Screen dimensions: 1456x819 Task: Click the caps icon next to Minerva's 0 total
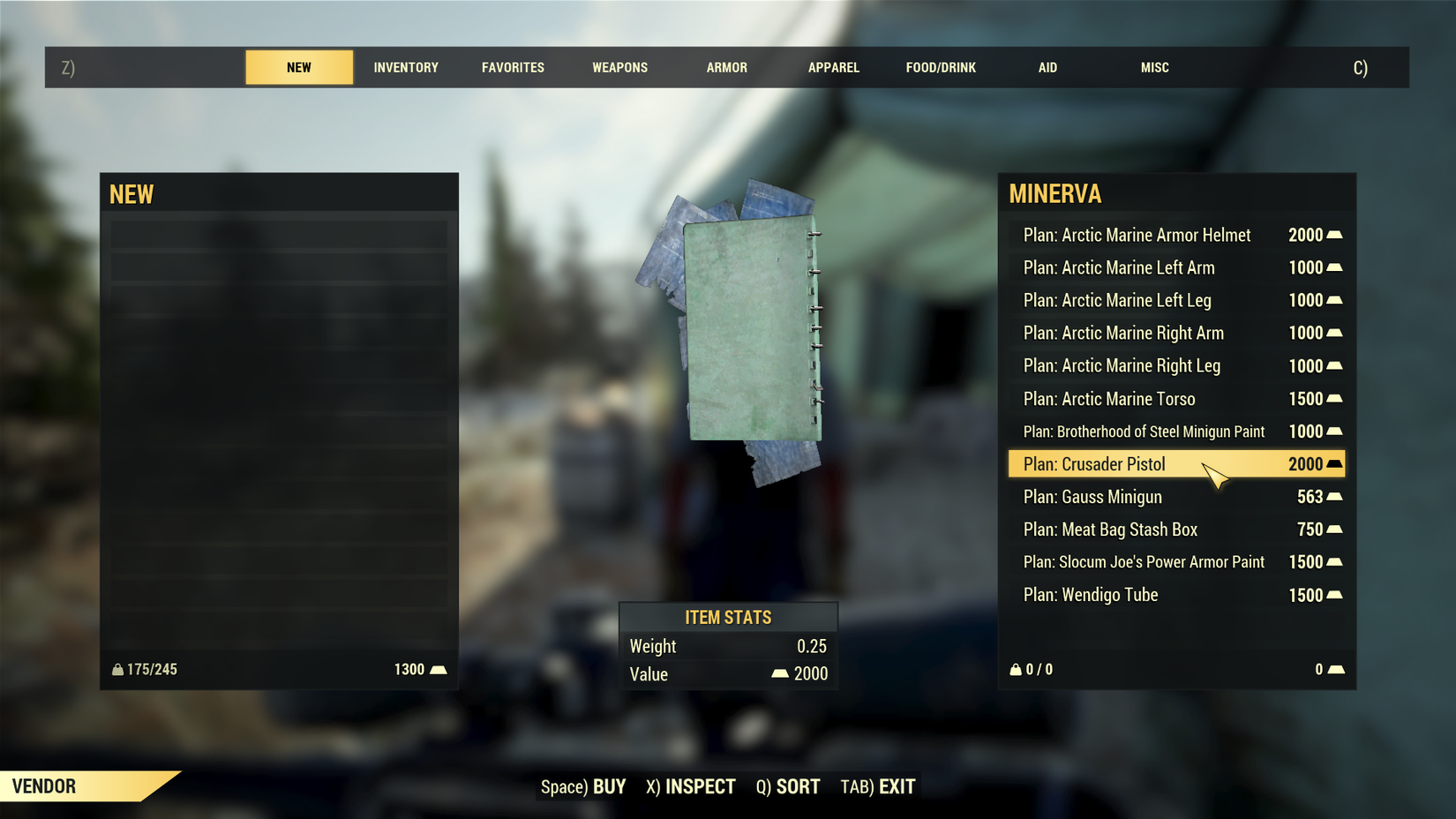click(x=1334, y=669)
